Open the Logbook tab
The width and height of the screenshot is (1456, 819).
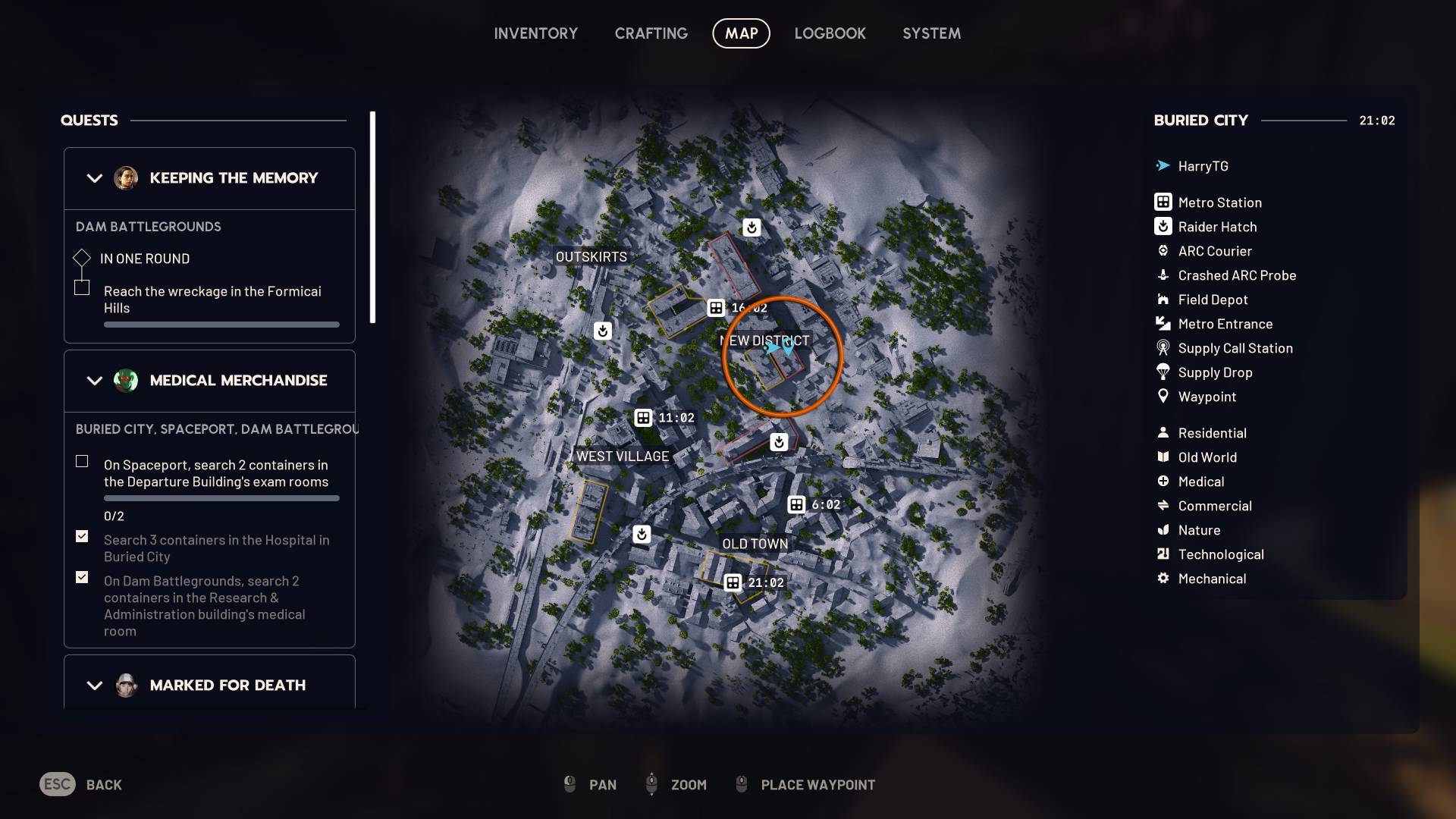(x=830, y=33)
